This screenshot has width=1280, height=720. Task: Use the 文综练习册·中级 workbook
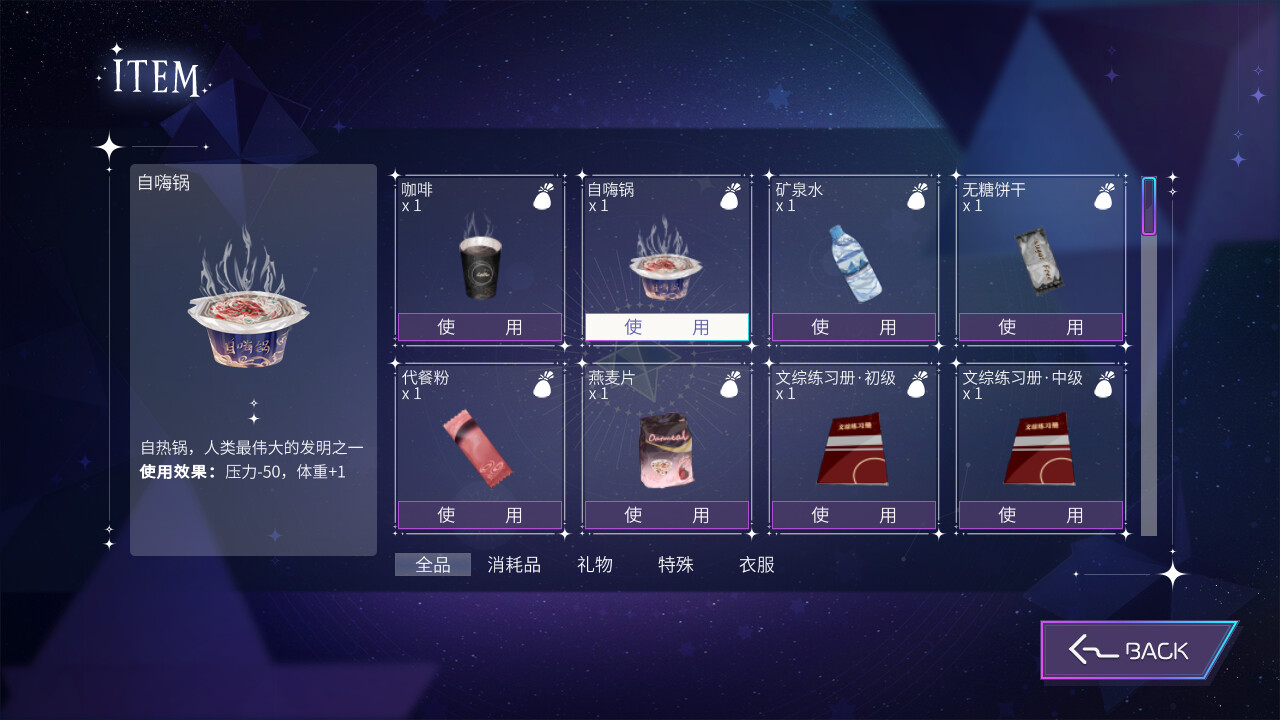tap(1041, 515)
